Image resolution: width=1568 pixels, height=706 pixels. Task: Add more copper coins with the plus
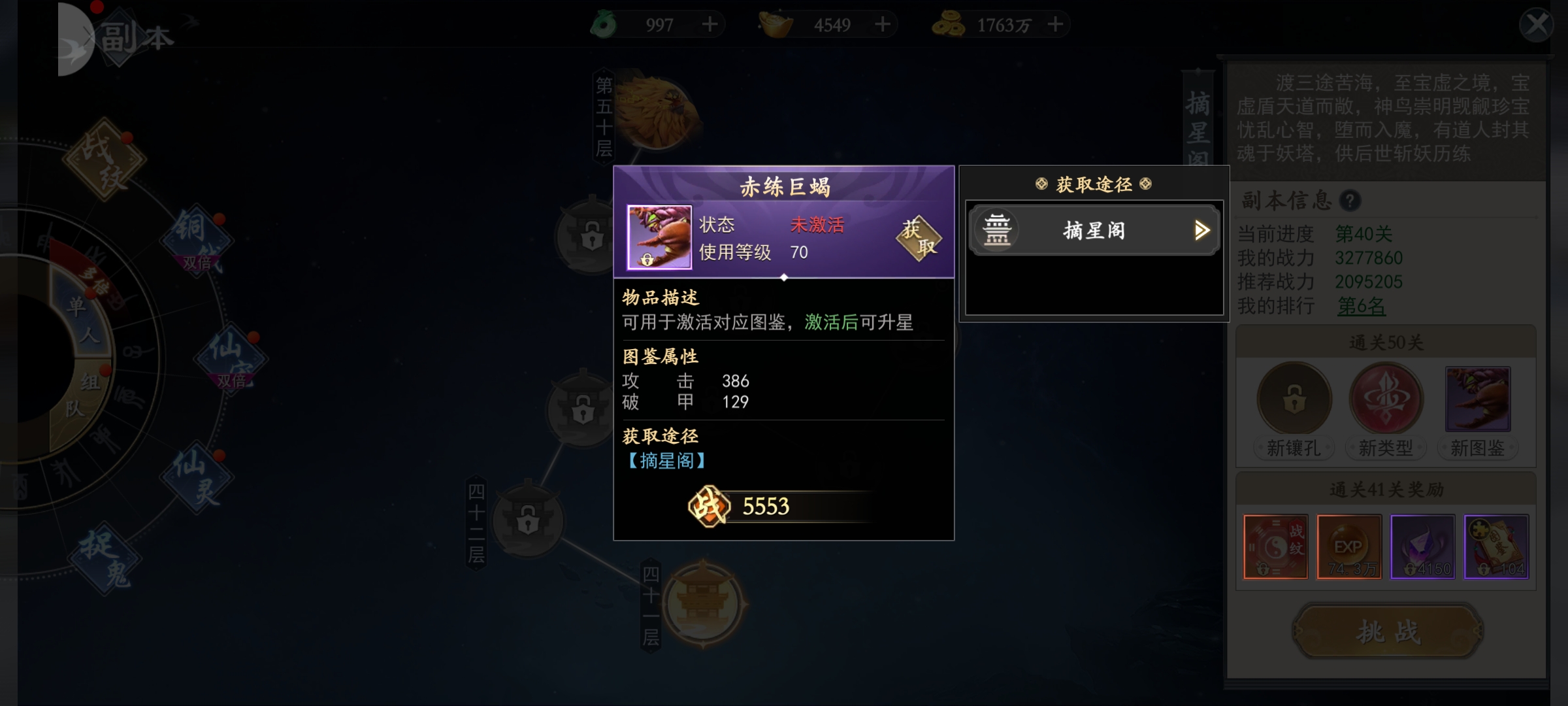click(x=1055, y=25)
